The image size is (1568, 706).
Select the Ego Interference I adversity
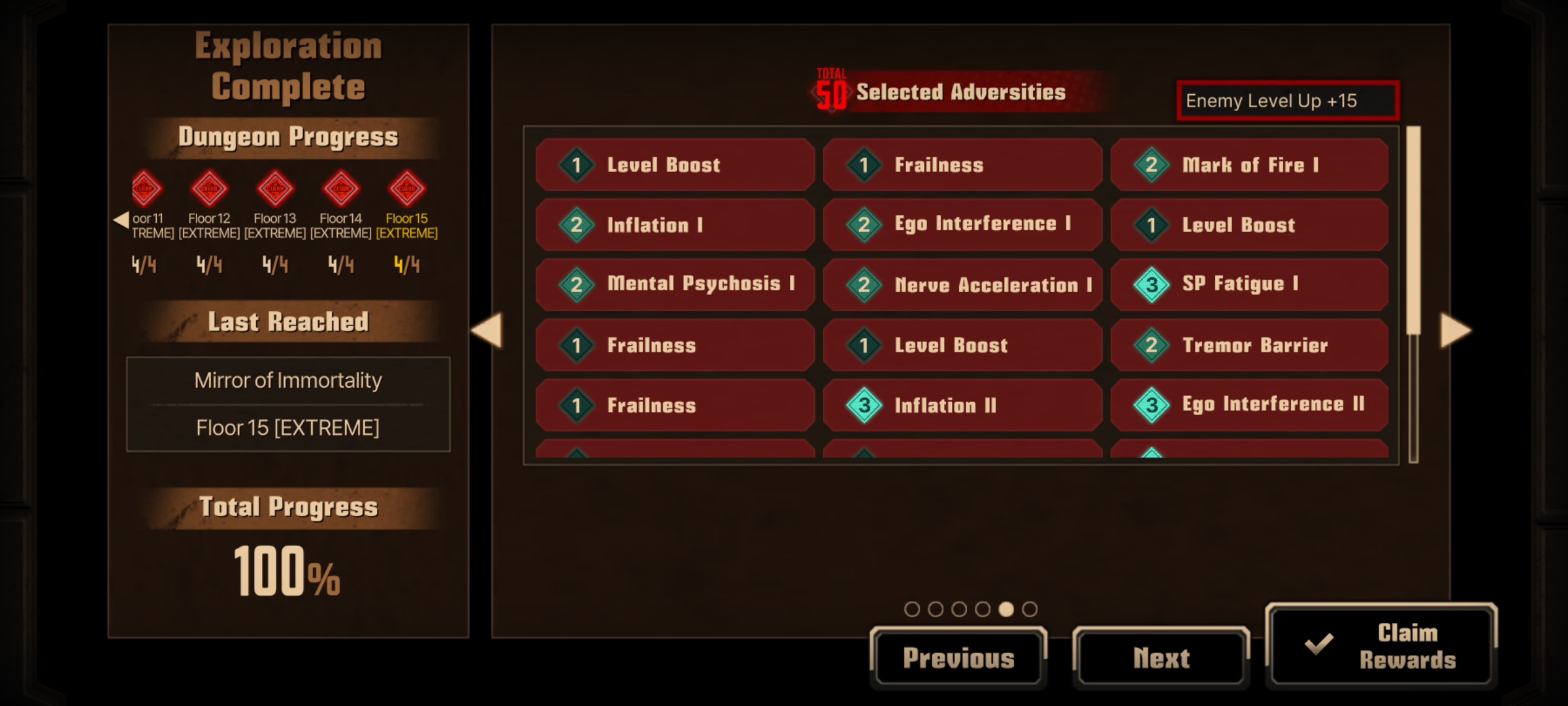[962, 224]
